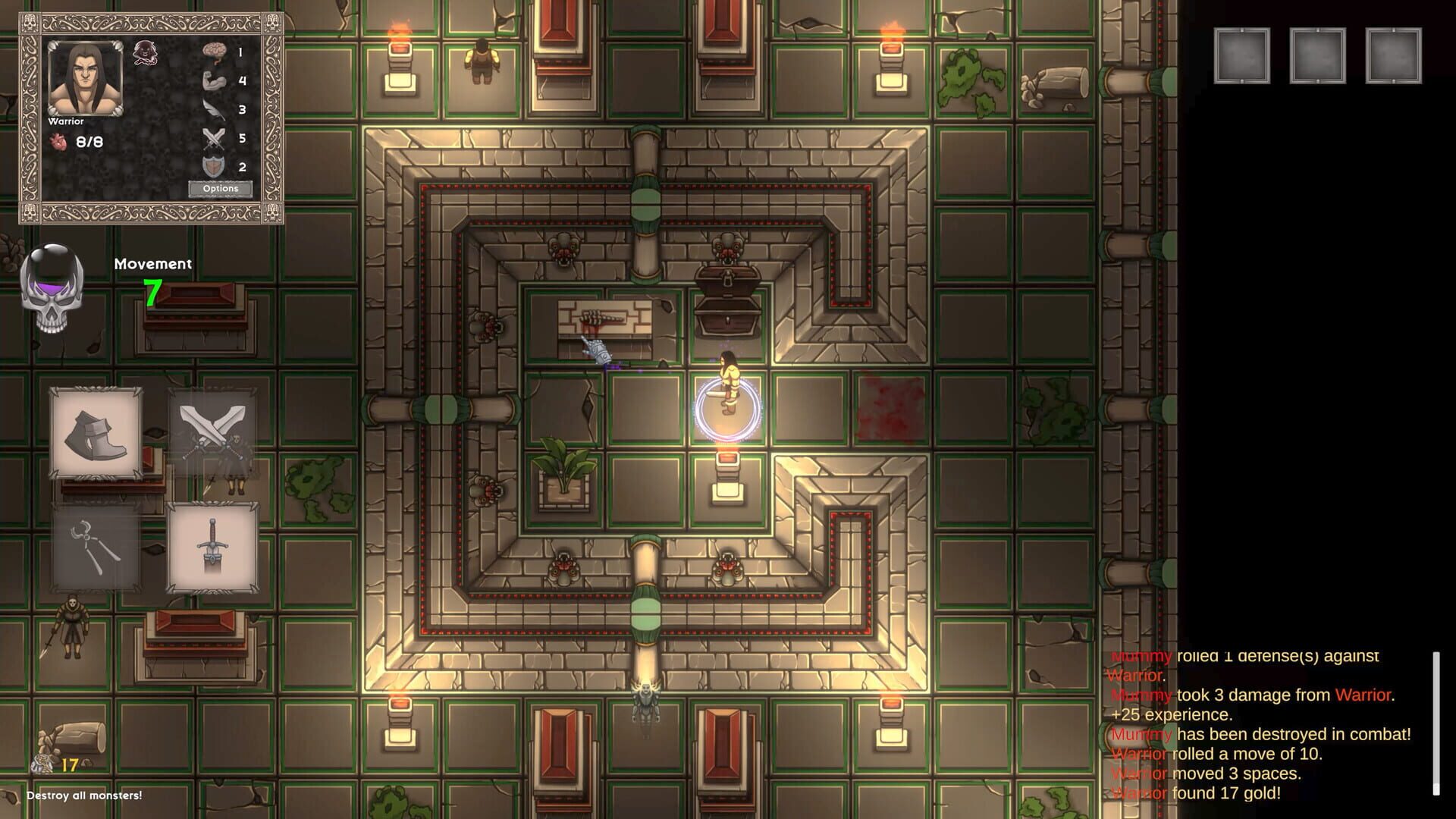This screenshot has width=1456, height=819.
Task: Open the Options menu
Action: pyautogui.click(x=221, y=187)
